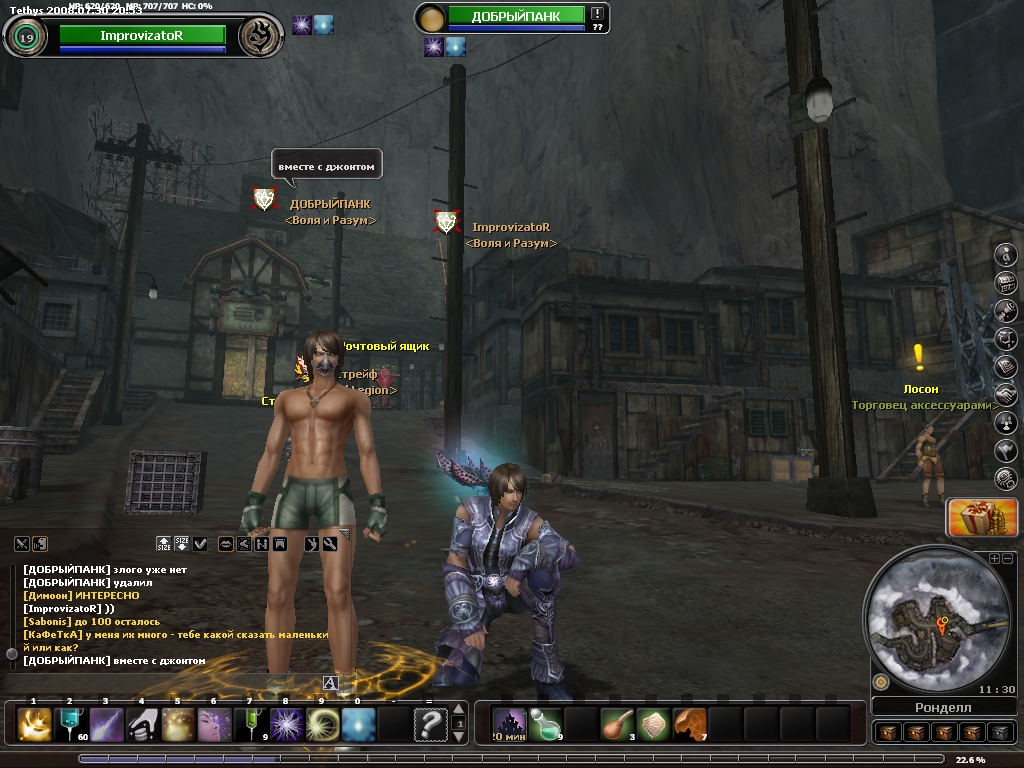The width and height of the screenshot is (1024, 768).
Task: Switch hotbar page with the up arrow
Action: tap(459, 710)
